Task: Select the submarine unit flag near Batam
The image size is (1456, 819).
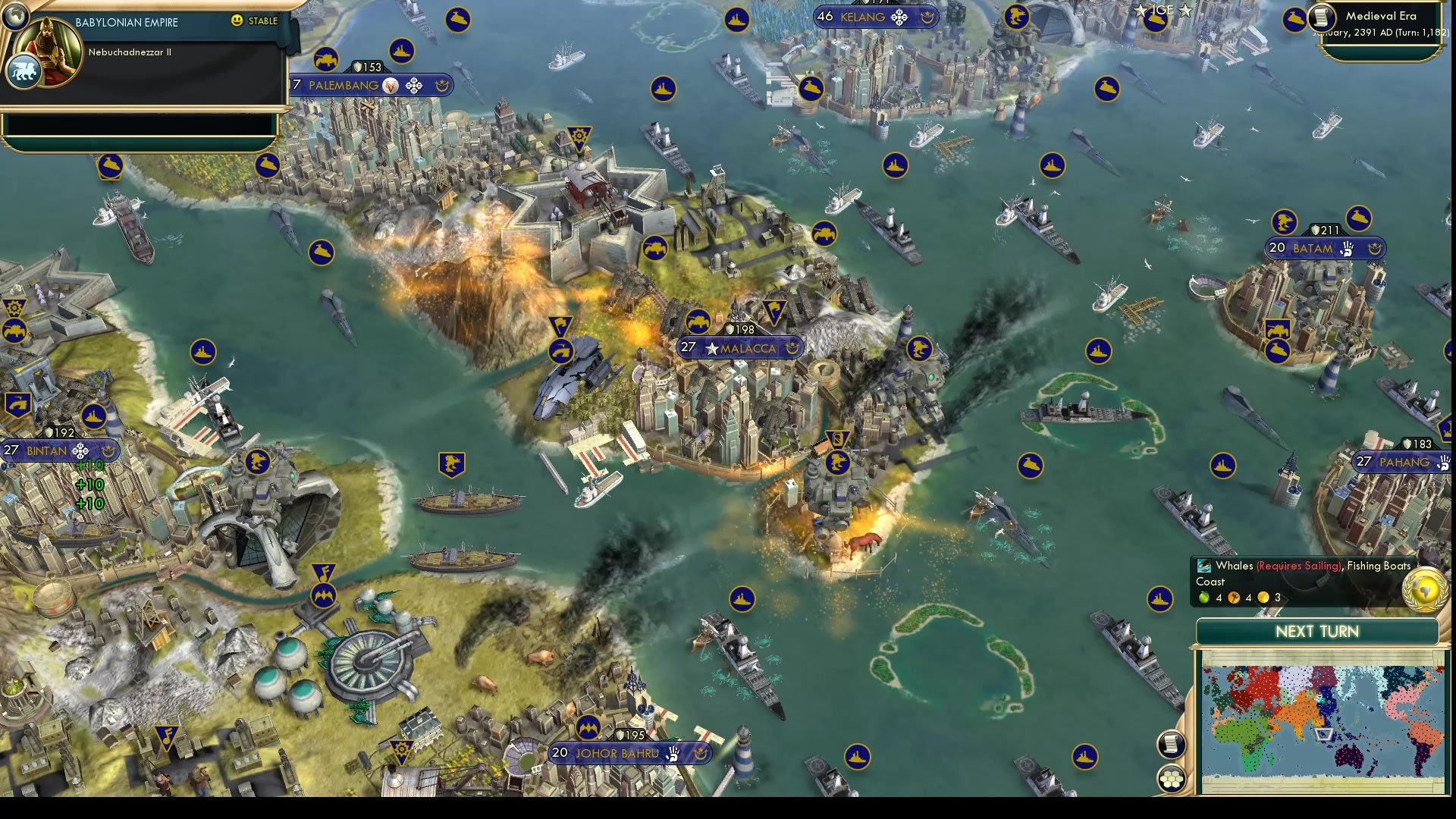Action: point(1357,219)
